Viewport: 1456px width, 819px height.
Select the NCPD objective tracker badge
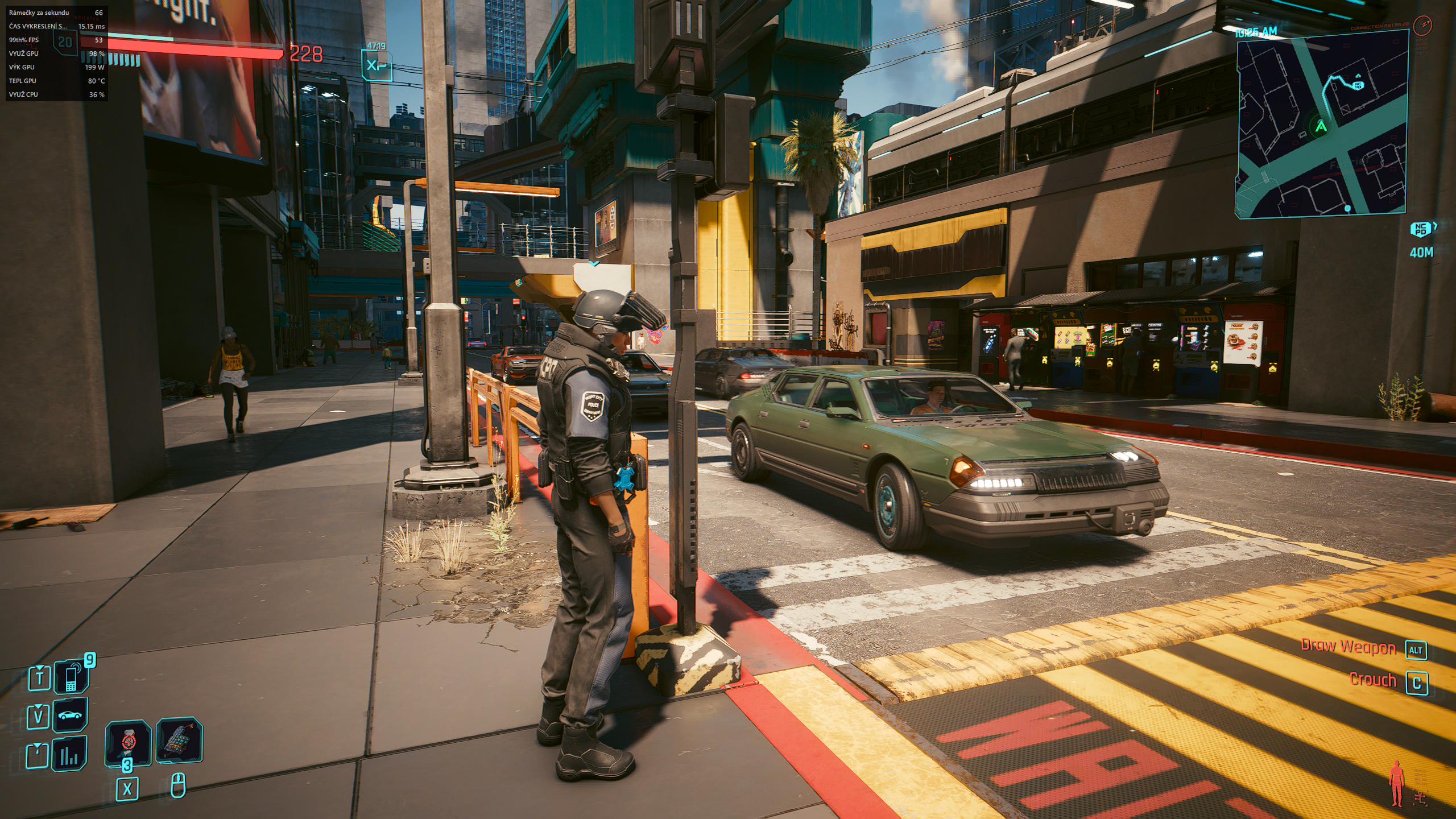[1421, 229]
